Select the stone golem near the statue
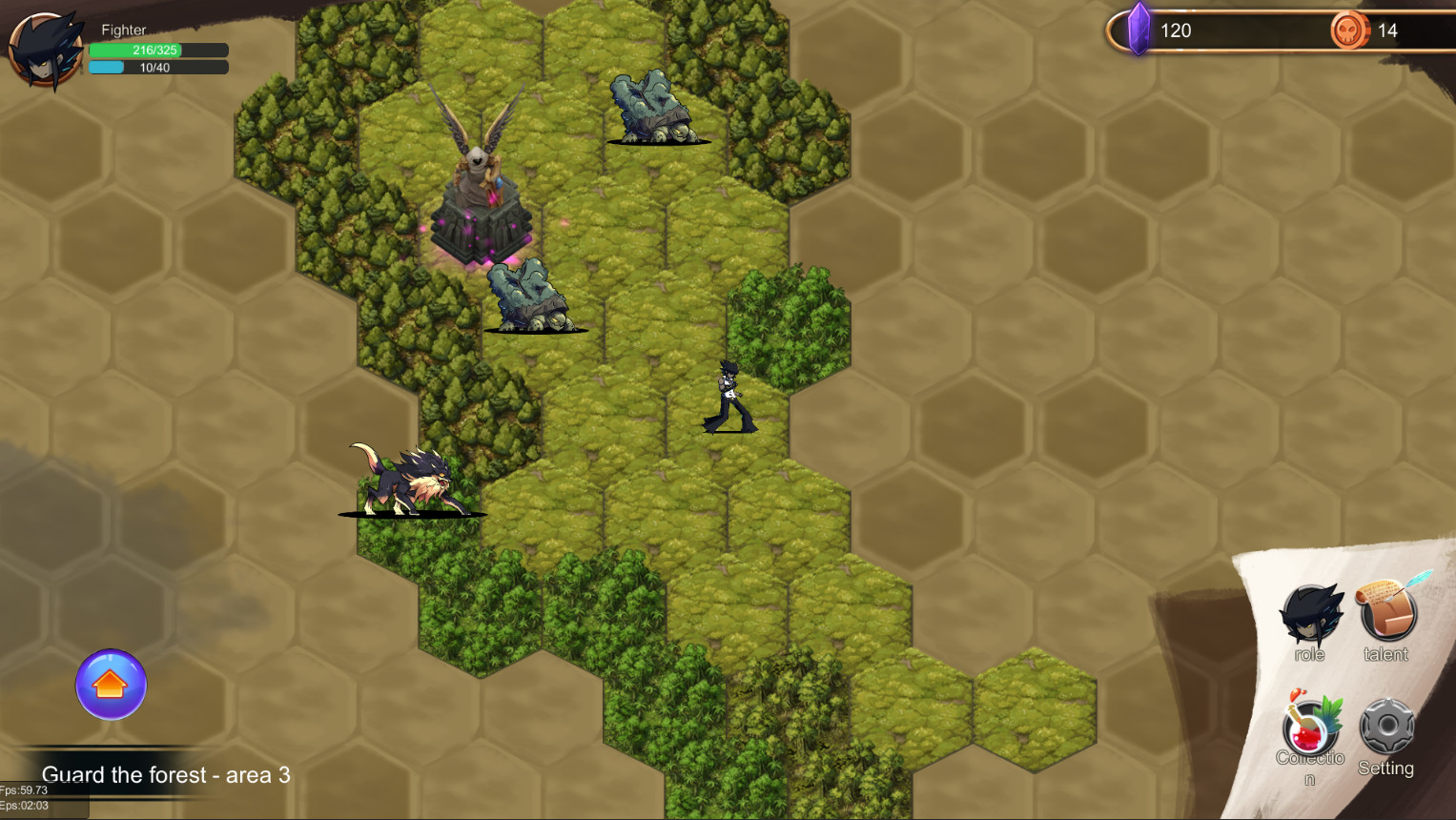 [526, 296]
